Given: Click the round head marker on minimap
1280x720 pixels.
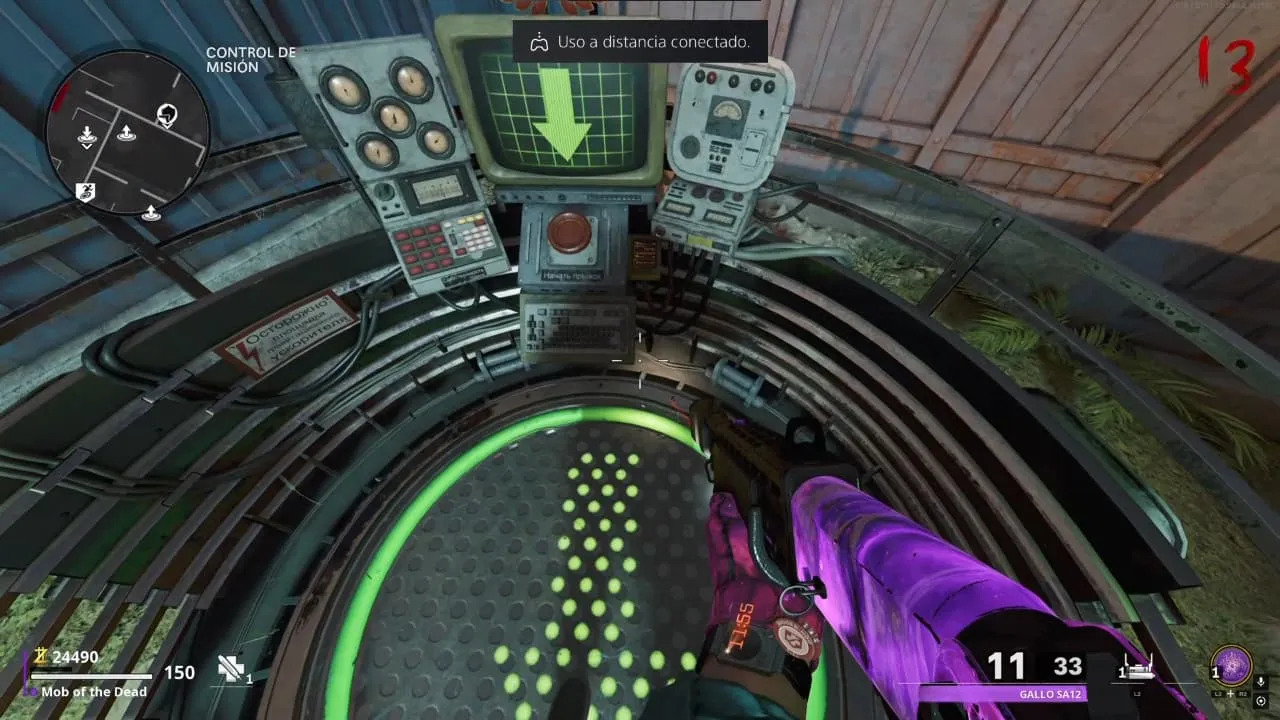Looking at the screenshot, I should pyautogui.click(x=167, y=115).
